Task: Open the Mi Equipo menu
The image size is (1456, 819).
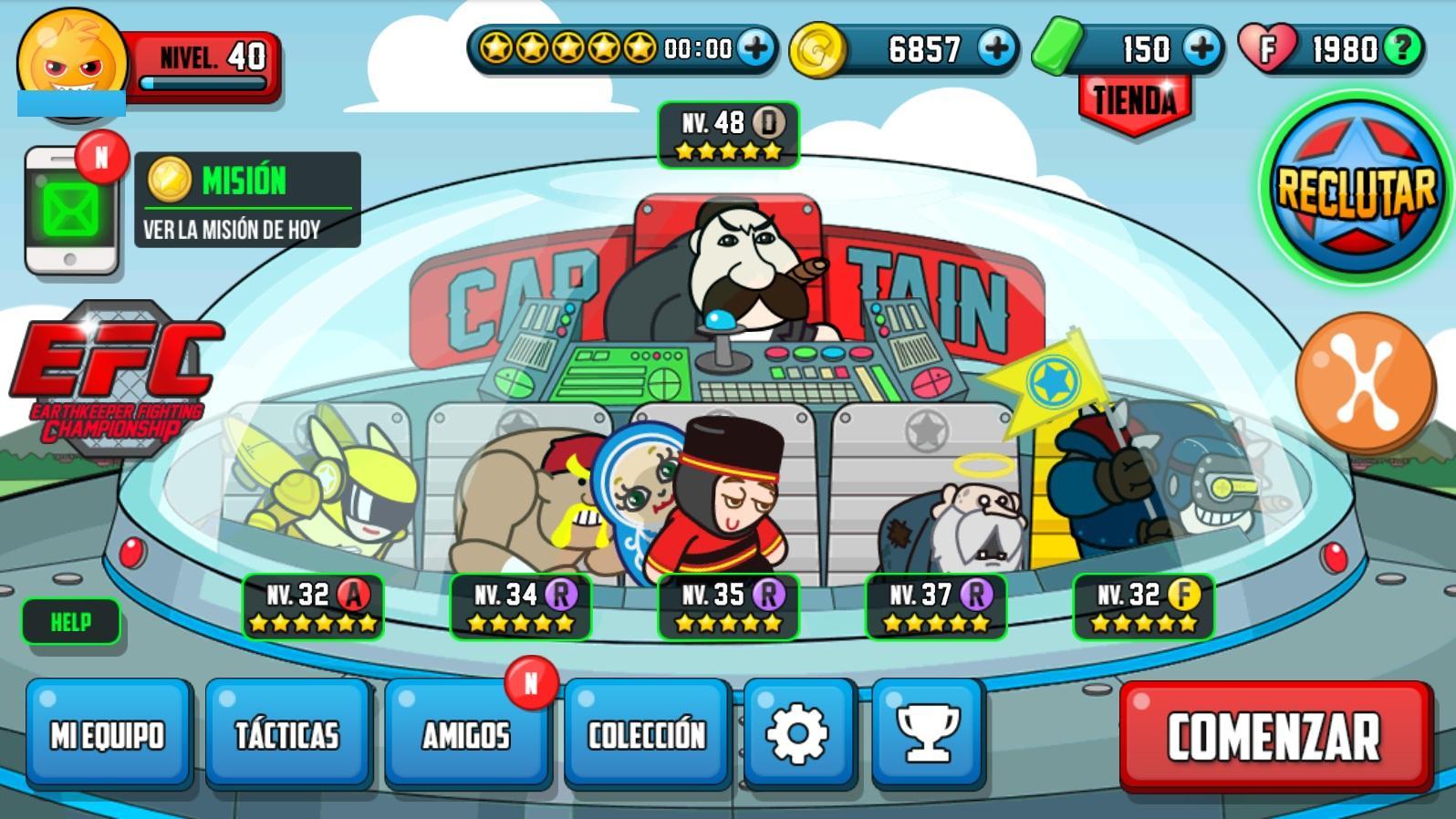Action: [108, 734]
